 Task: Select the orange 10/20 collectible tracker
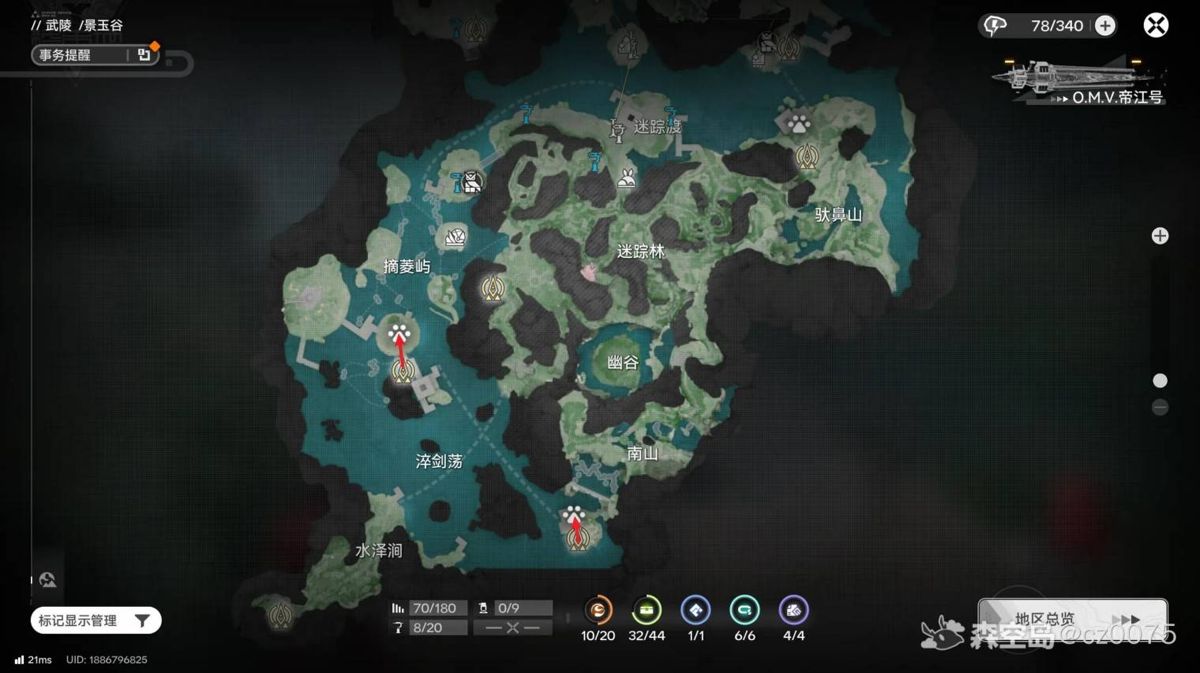pos(598,609)
